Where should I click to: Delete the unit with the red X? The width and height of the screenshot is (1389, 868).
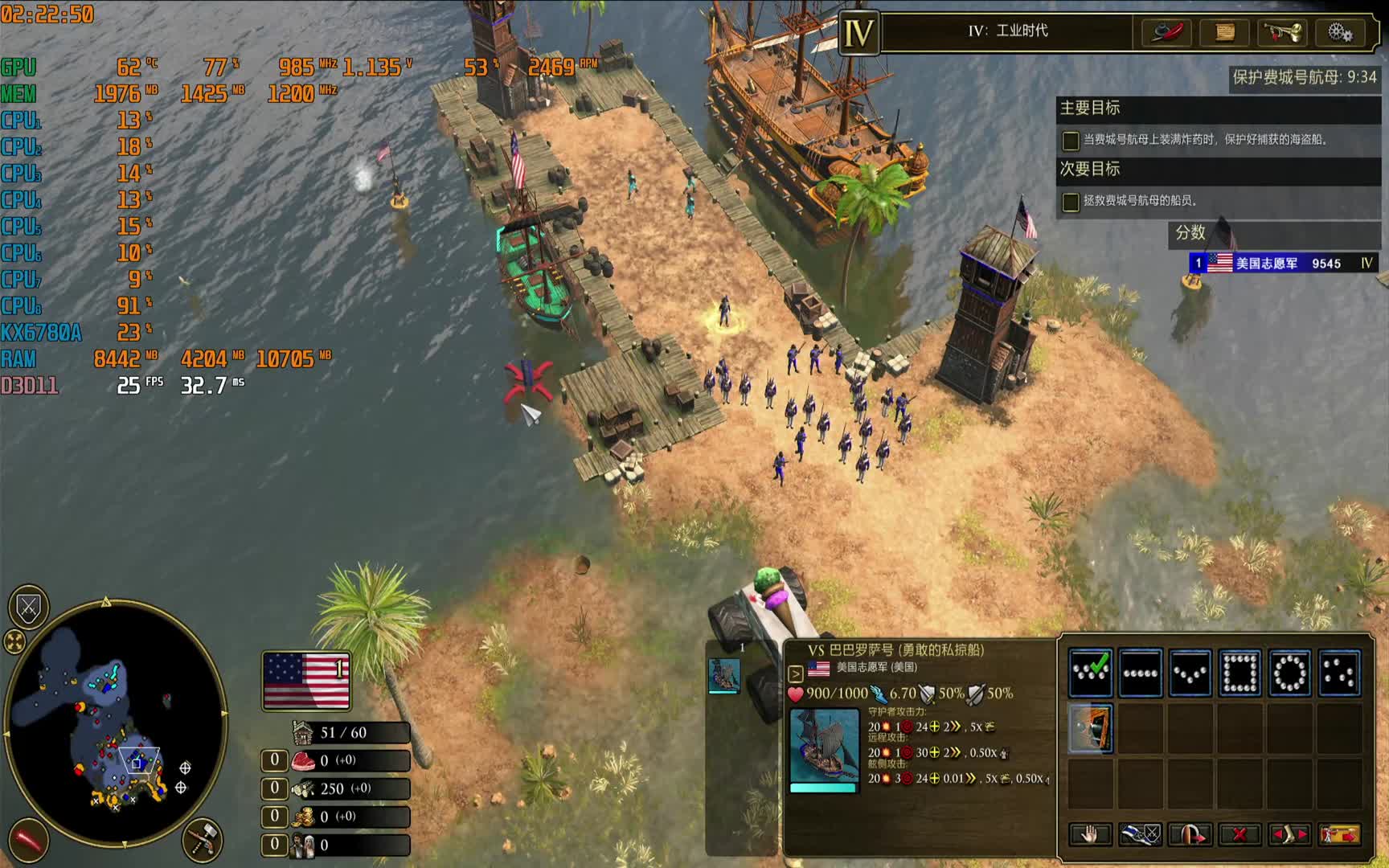pos(1239,834)
